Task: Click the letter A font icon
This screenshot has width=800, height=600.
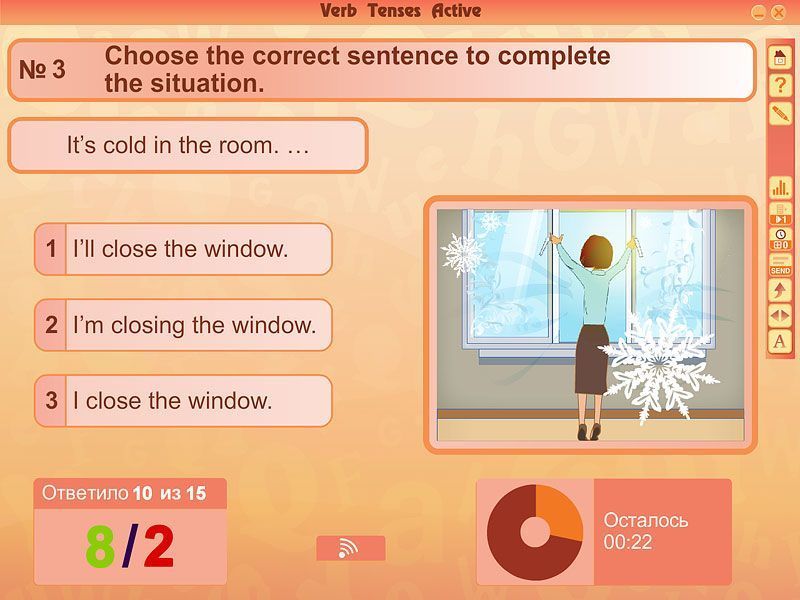Action: pos(780,341)
